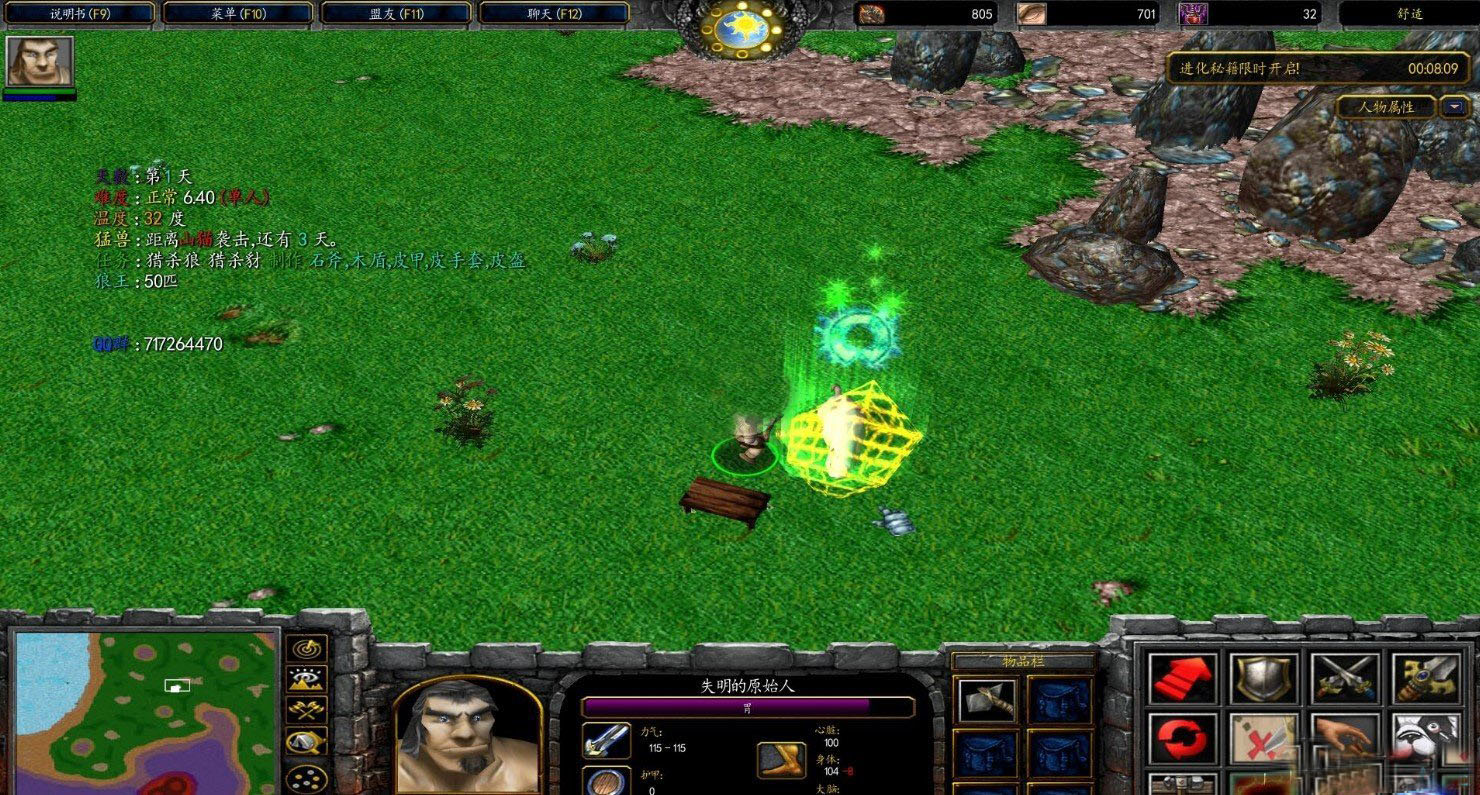The height and width of the screenshot is (795, 1480).
Task: Use the crossed swords Attack command
Action: click(x=1344, y=680)
